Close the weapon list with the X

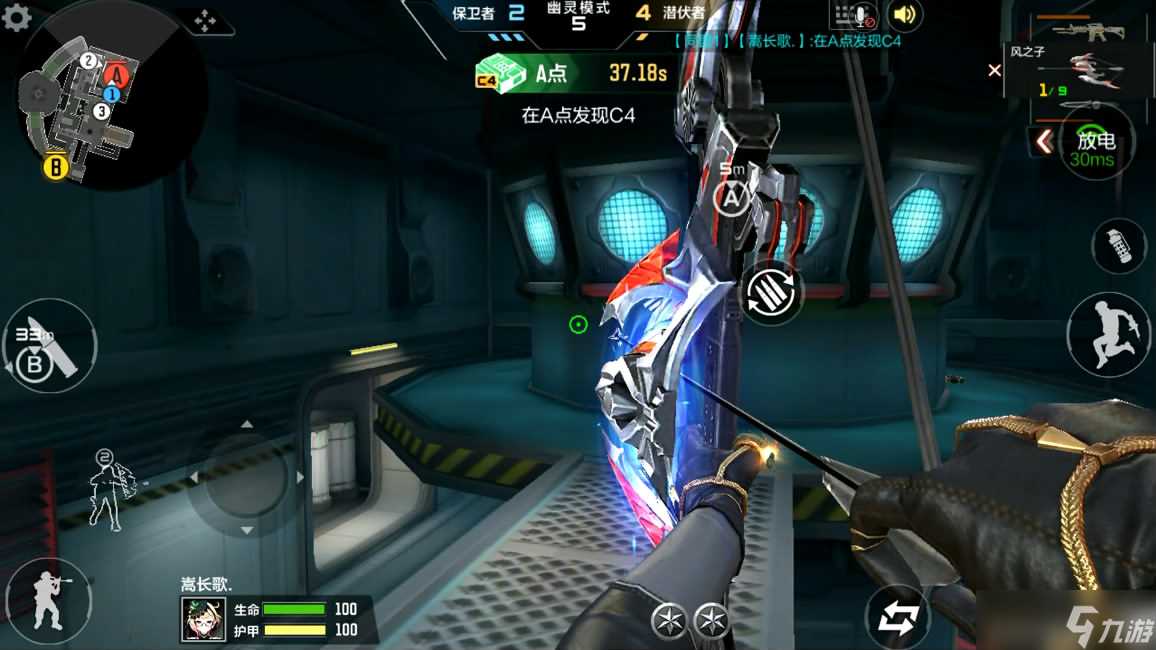point(994,70)
